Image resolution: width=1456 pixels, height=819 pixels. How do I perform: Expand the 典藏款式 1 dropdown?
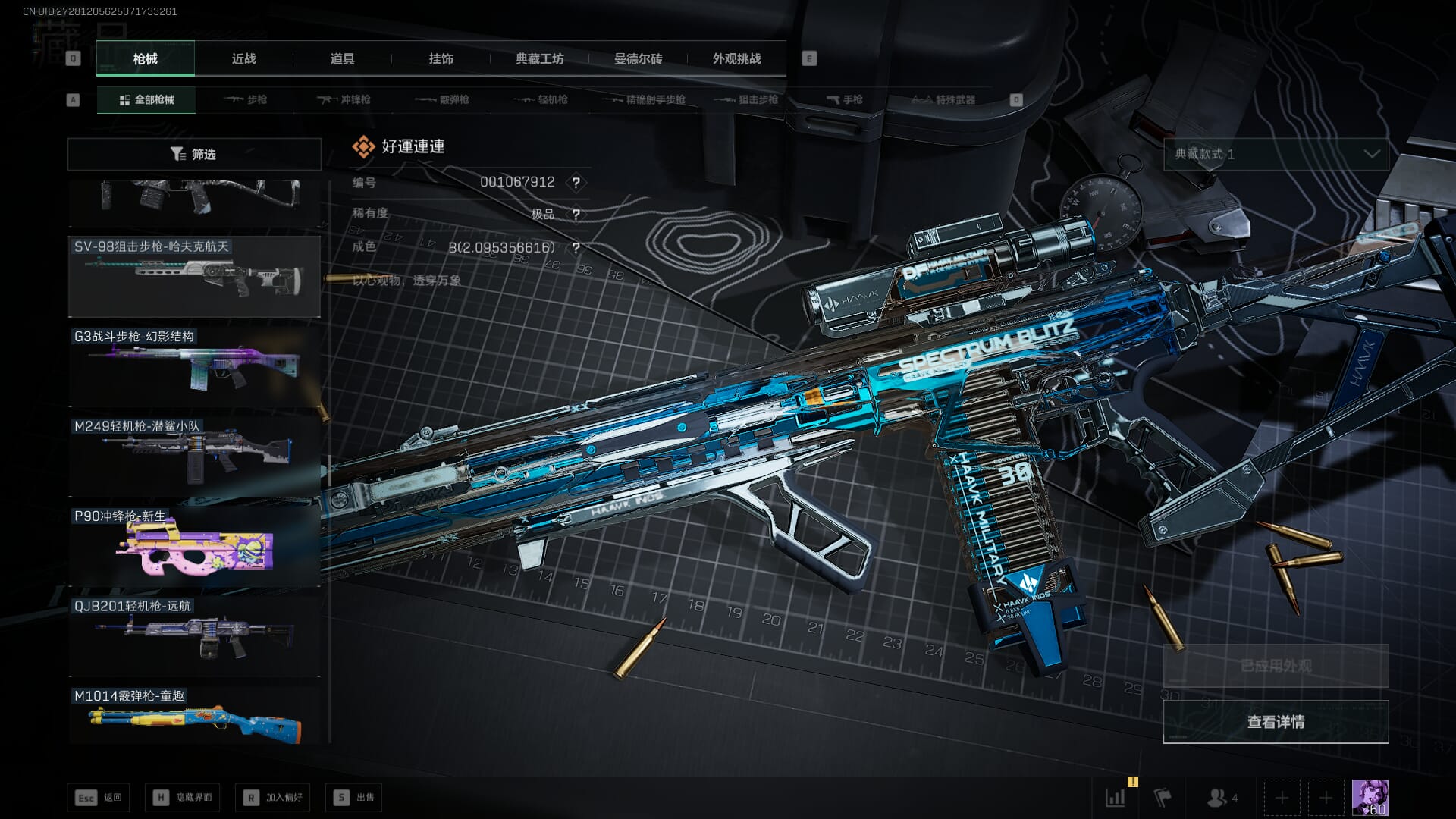pos(1276,154)
